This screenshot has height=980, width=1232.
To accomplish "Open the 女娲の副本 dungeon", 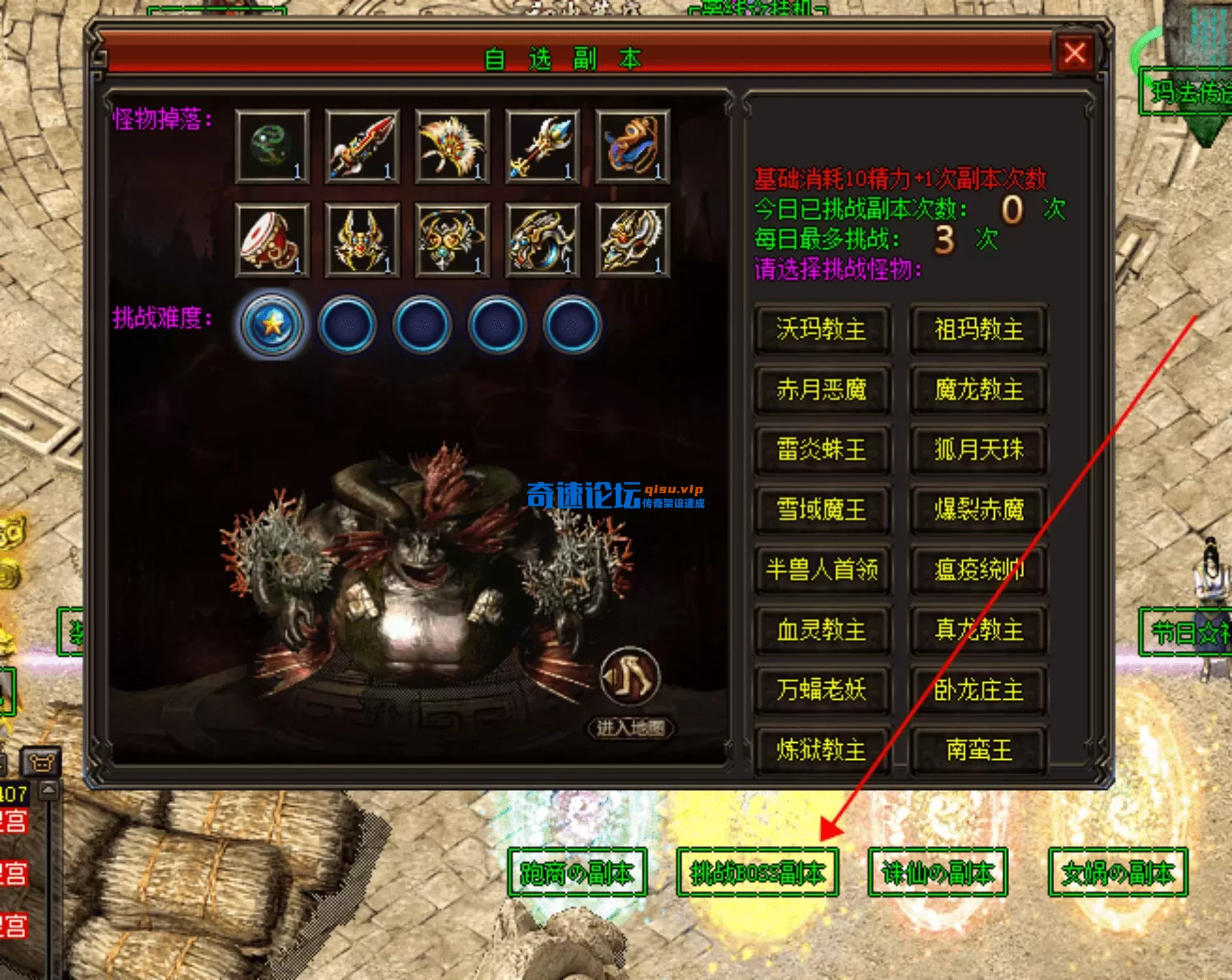I will (1118, 873).
